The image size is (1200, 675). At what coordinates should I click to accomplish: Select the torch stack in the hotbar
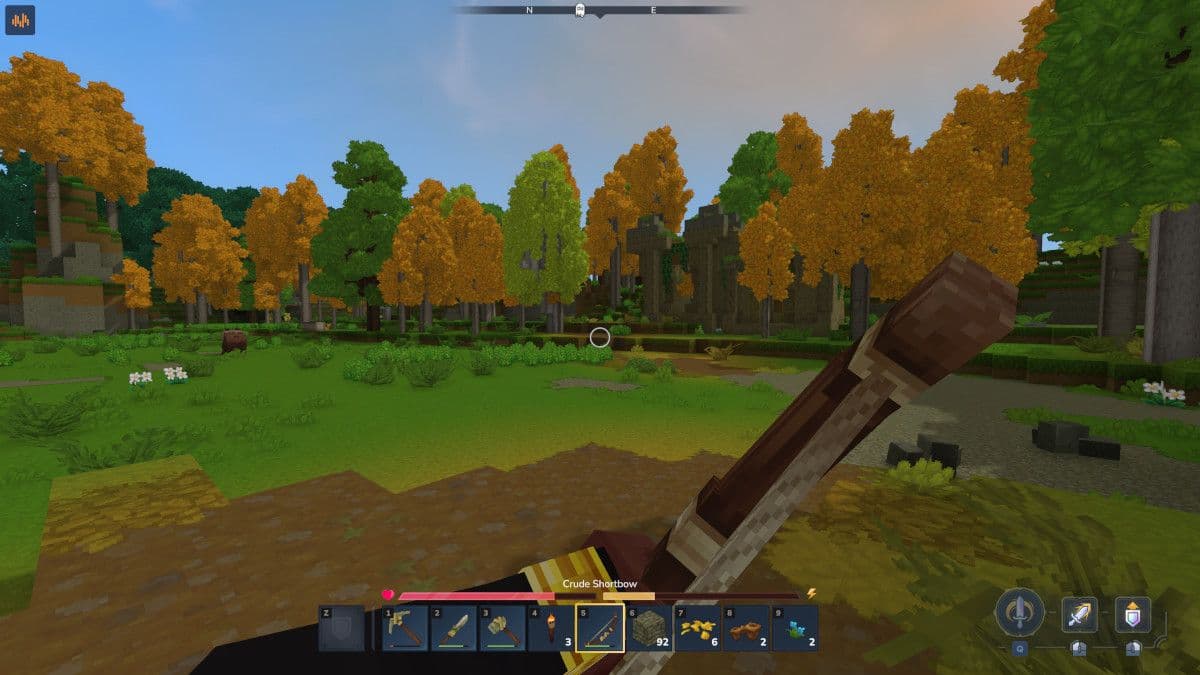pyautogui.click(x=551, y=629)
